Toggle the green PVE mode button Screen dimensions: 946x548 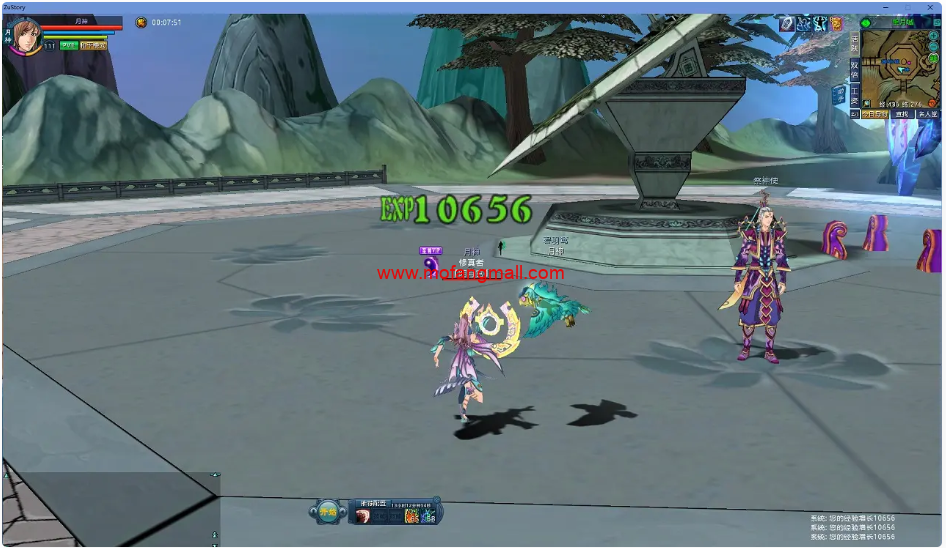click(x=68, y=46)
